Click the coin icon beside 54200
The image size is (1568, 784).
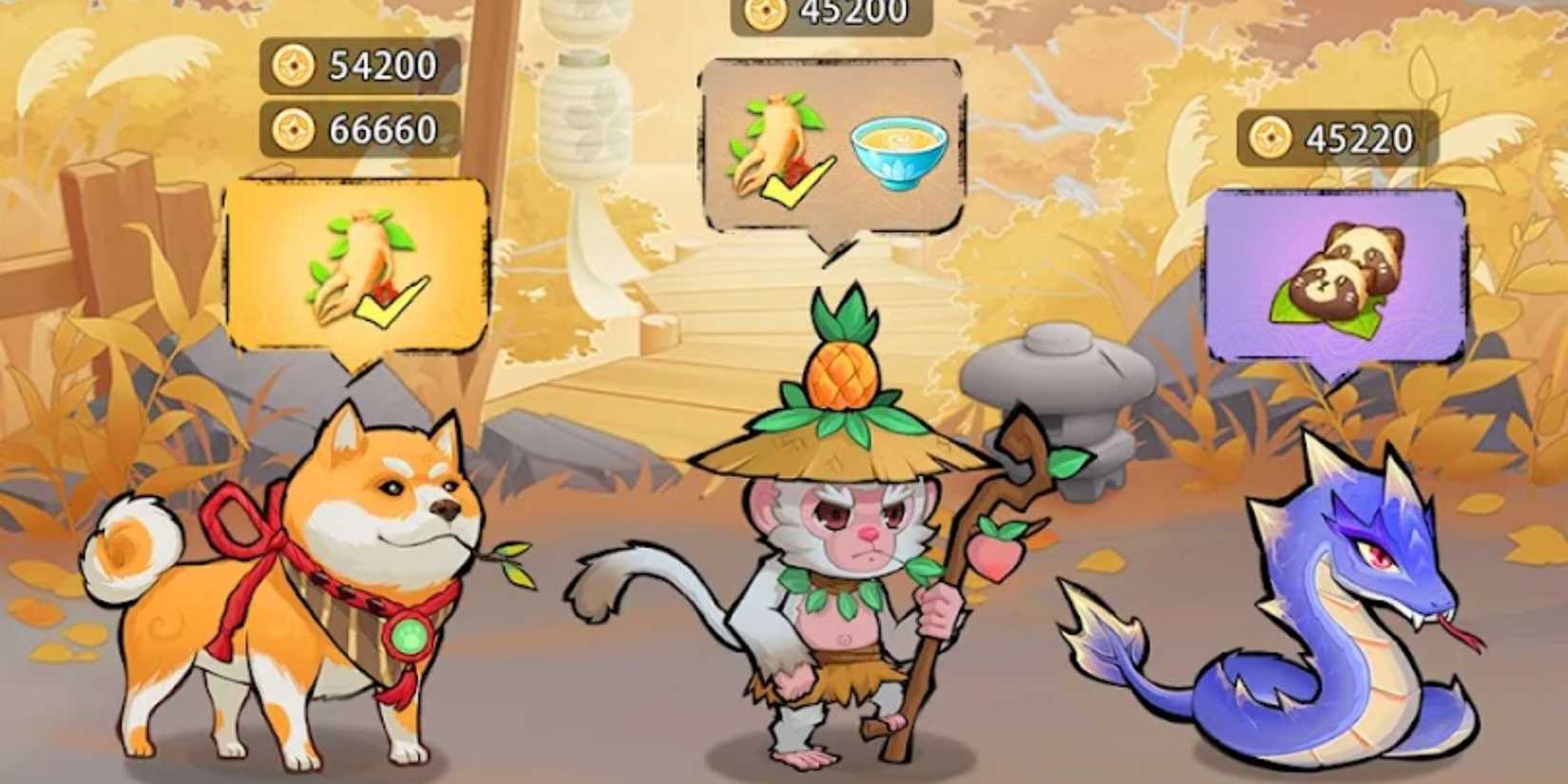pyautogui.click(x=296, y=67)
